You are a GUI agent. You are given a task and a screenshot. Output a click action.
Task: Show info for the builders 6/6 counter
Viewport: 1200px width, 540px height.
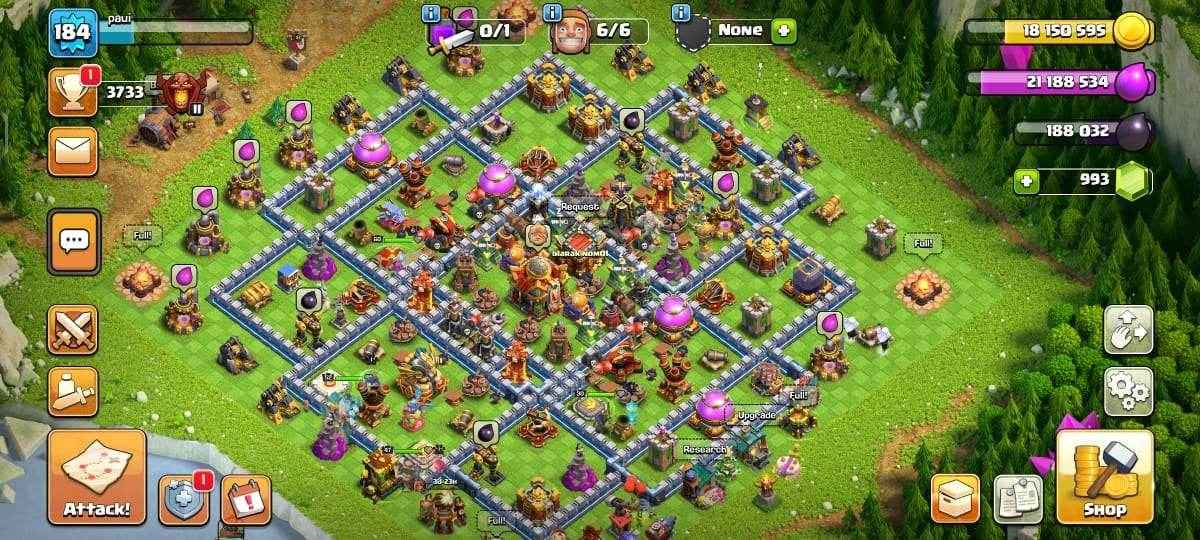click(553, 13)
